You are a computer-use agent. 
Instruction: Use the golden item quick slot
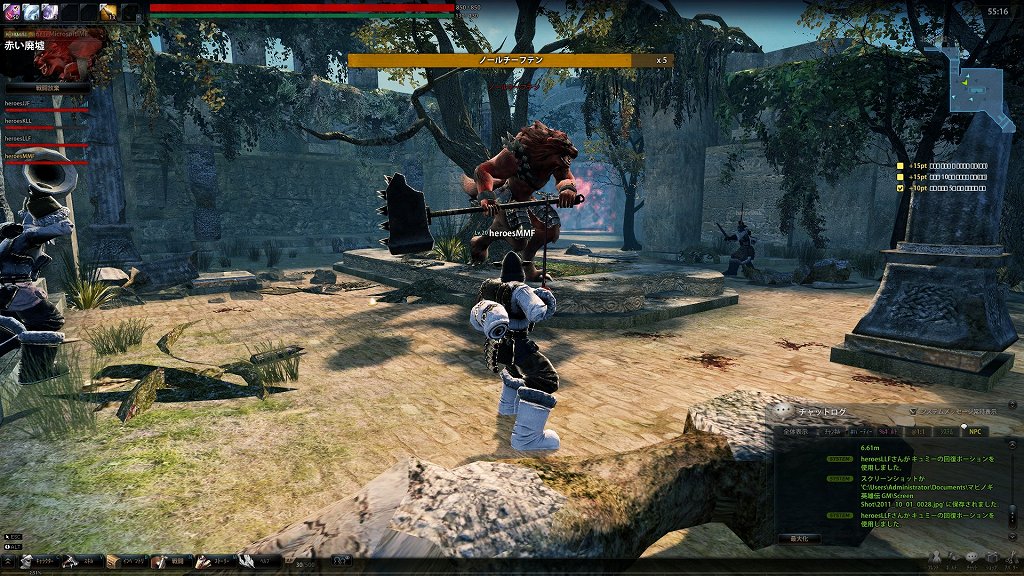coord(108,11)
